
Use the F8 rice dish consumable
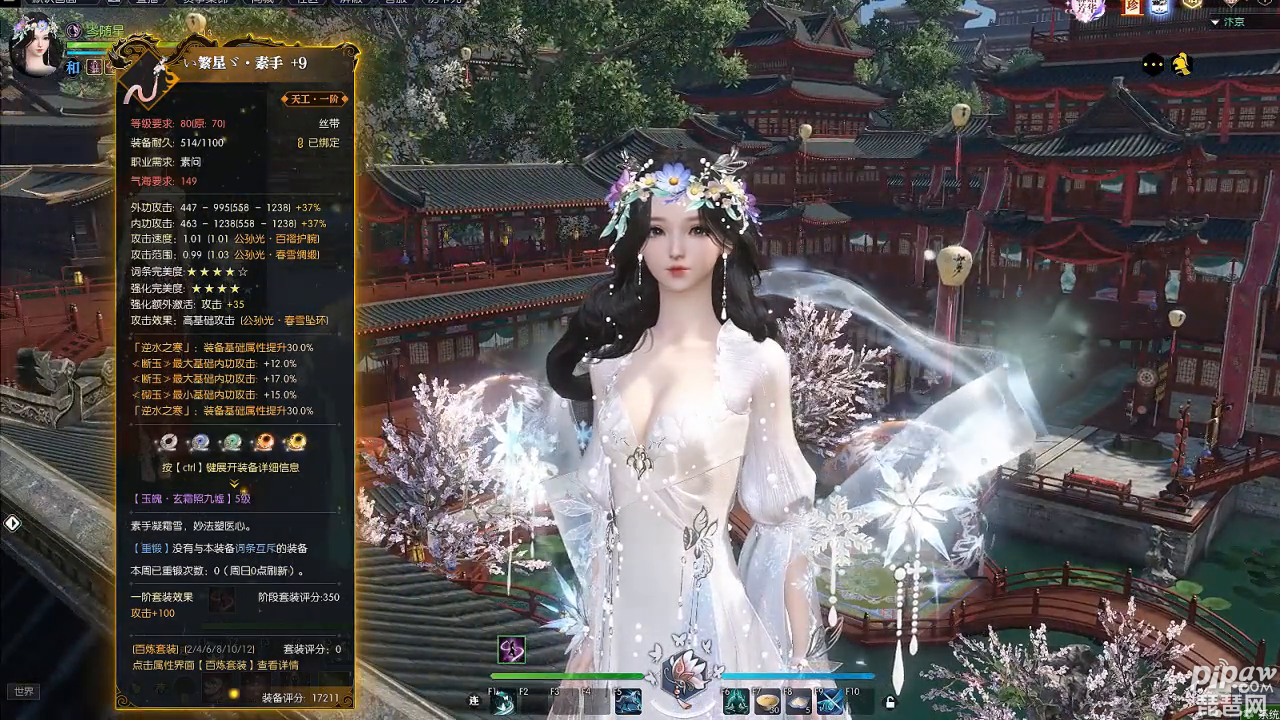point(799,702)
